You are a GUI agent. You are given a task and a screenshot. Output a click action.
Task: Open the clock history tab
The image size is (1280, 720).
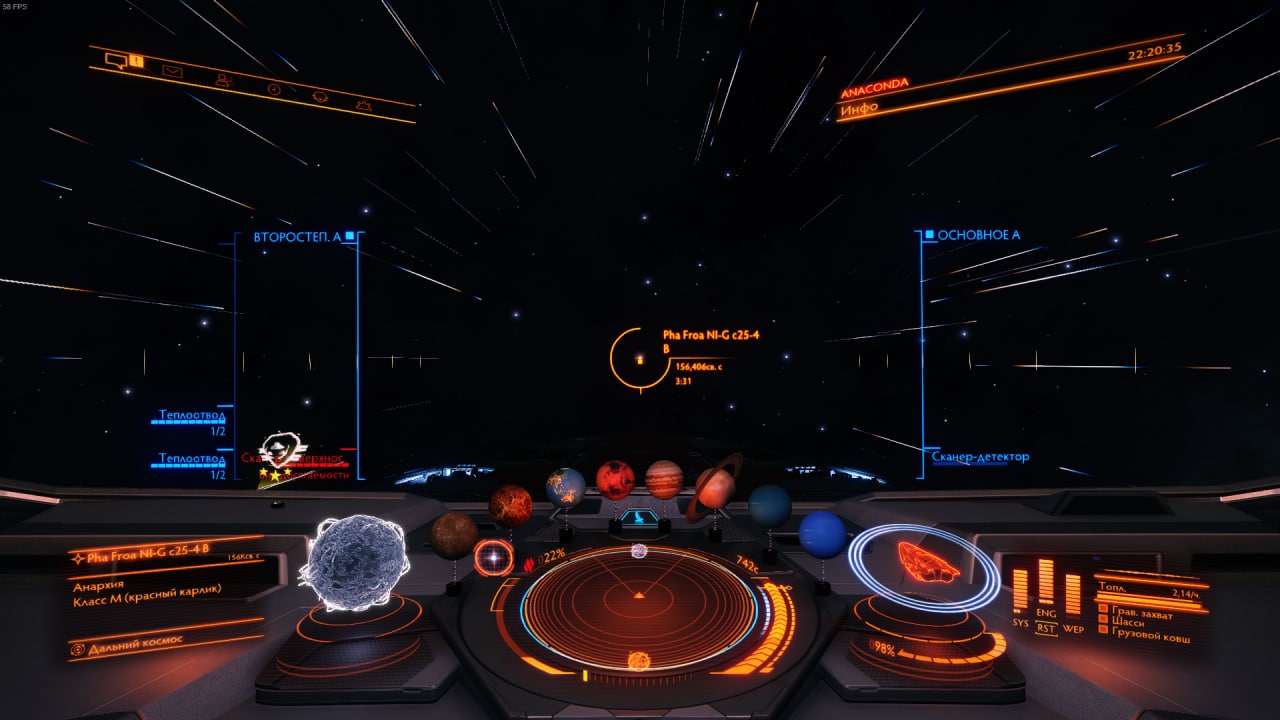273,89
